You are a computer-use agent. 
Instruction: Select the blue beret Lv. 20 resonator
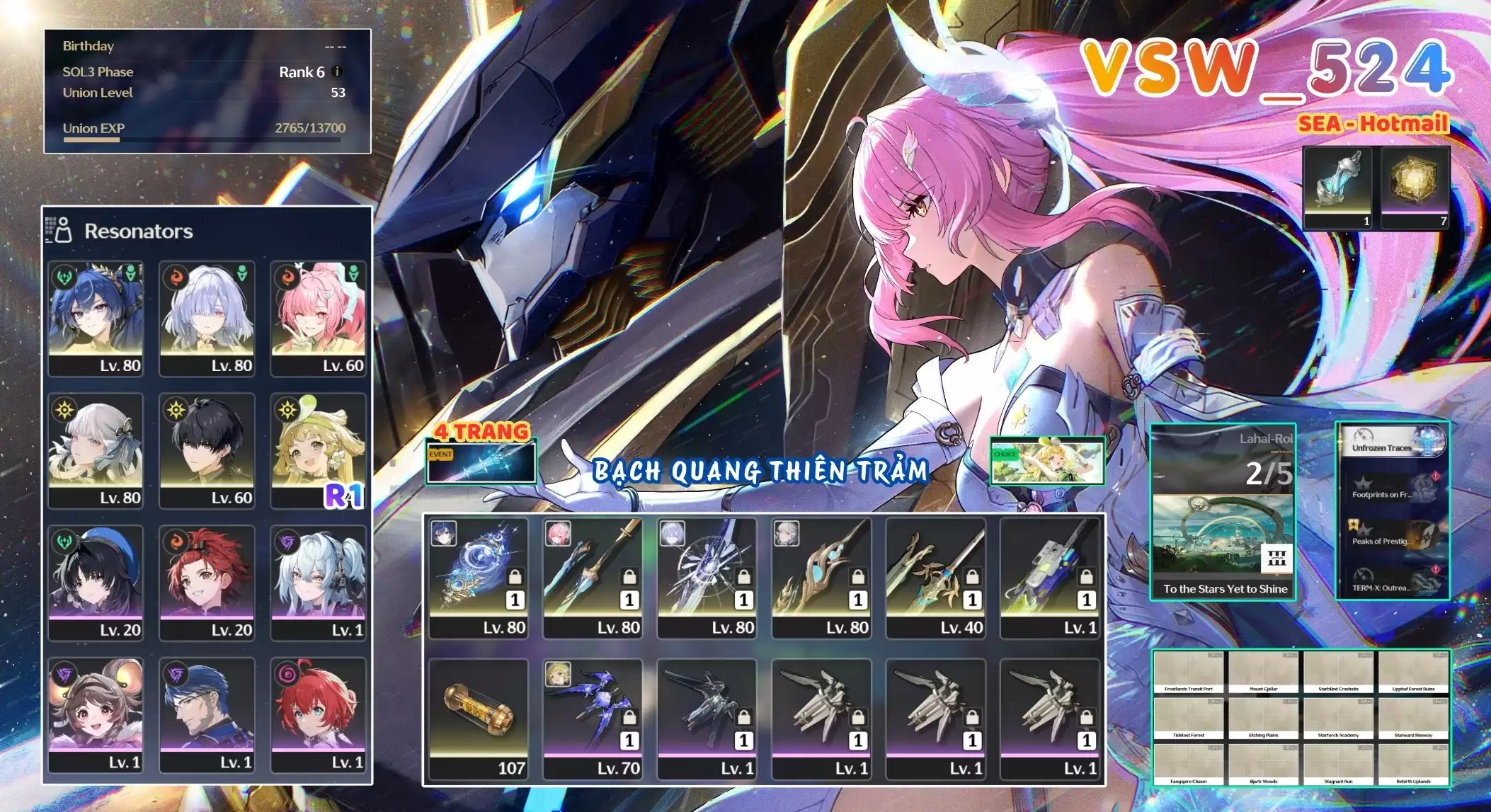96,583
